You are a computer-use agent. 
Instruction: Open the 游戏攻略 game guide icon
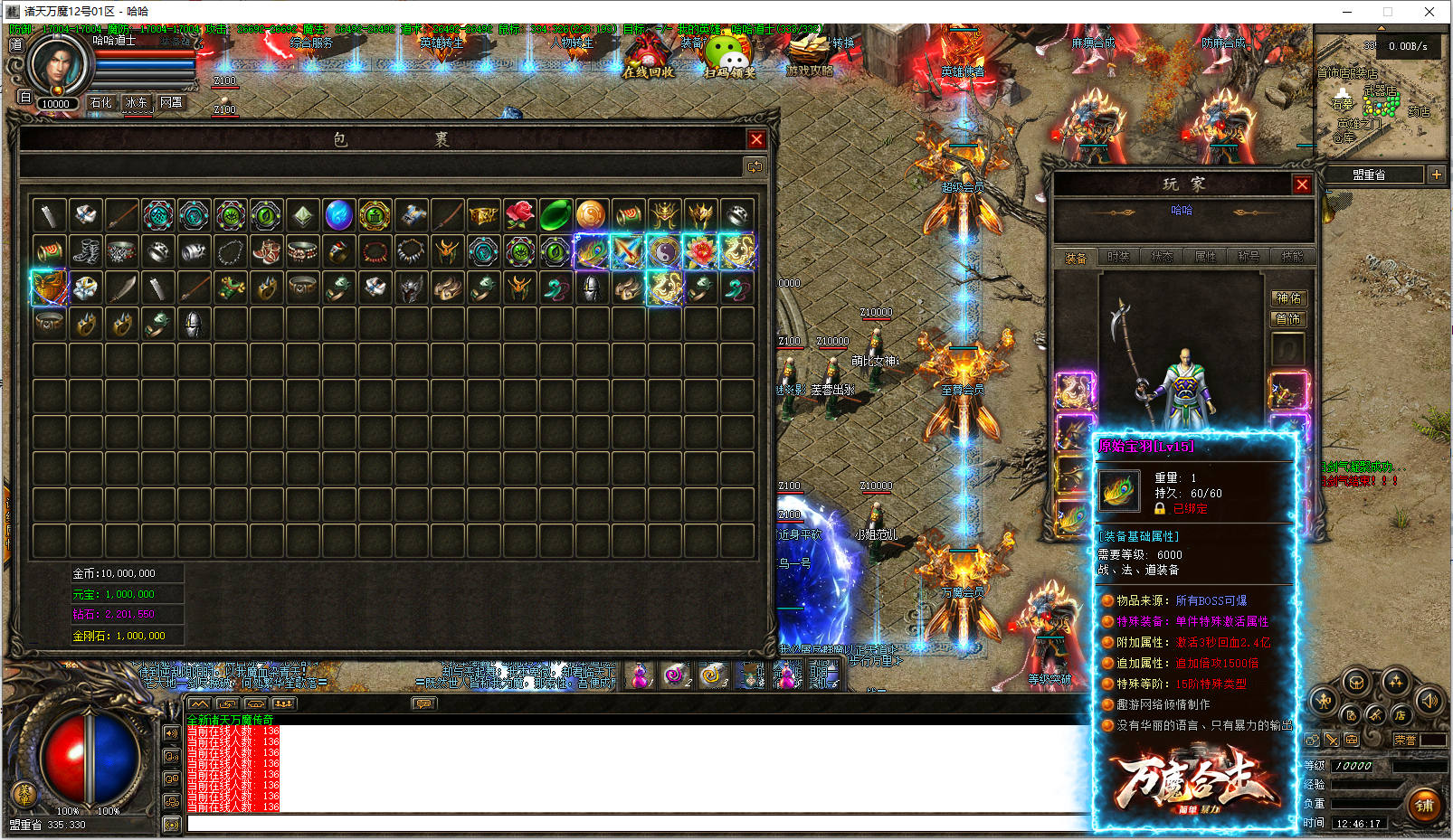point(809,54)
